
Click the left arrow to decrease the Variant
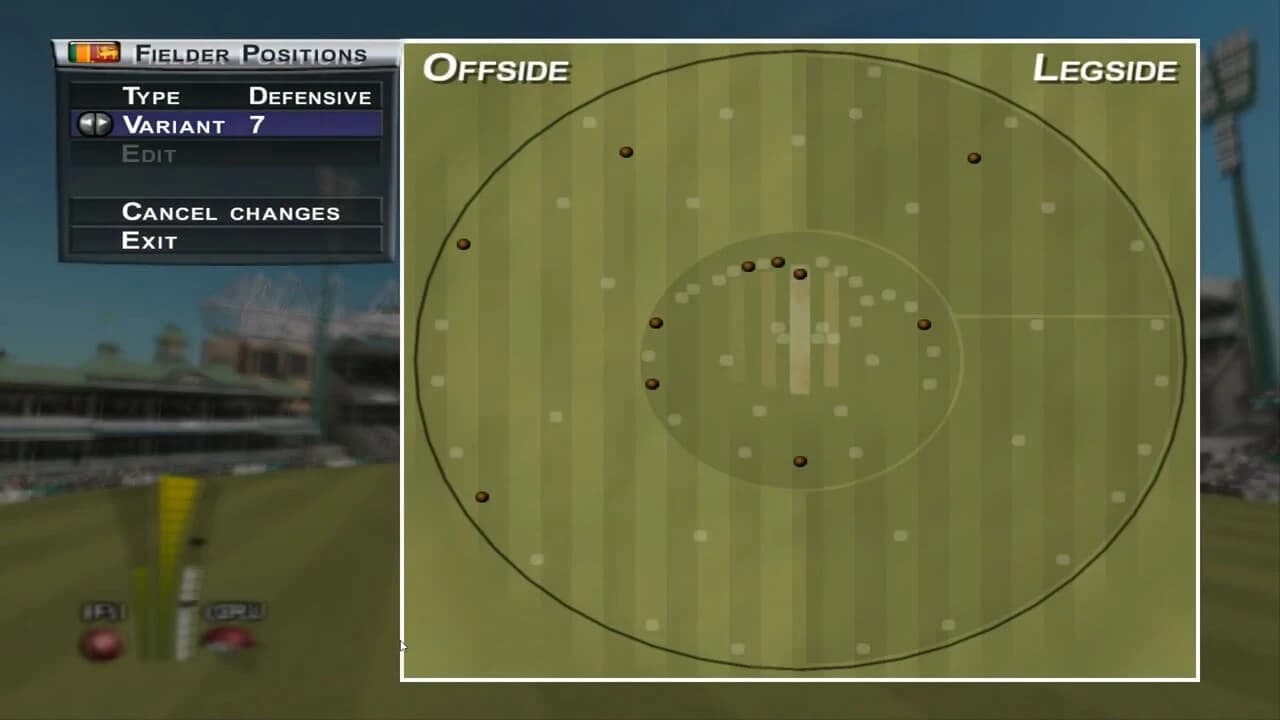[x=88, y=124]
